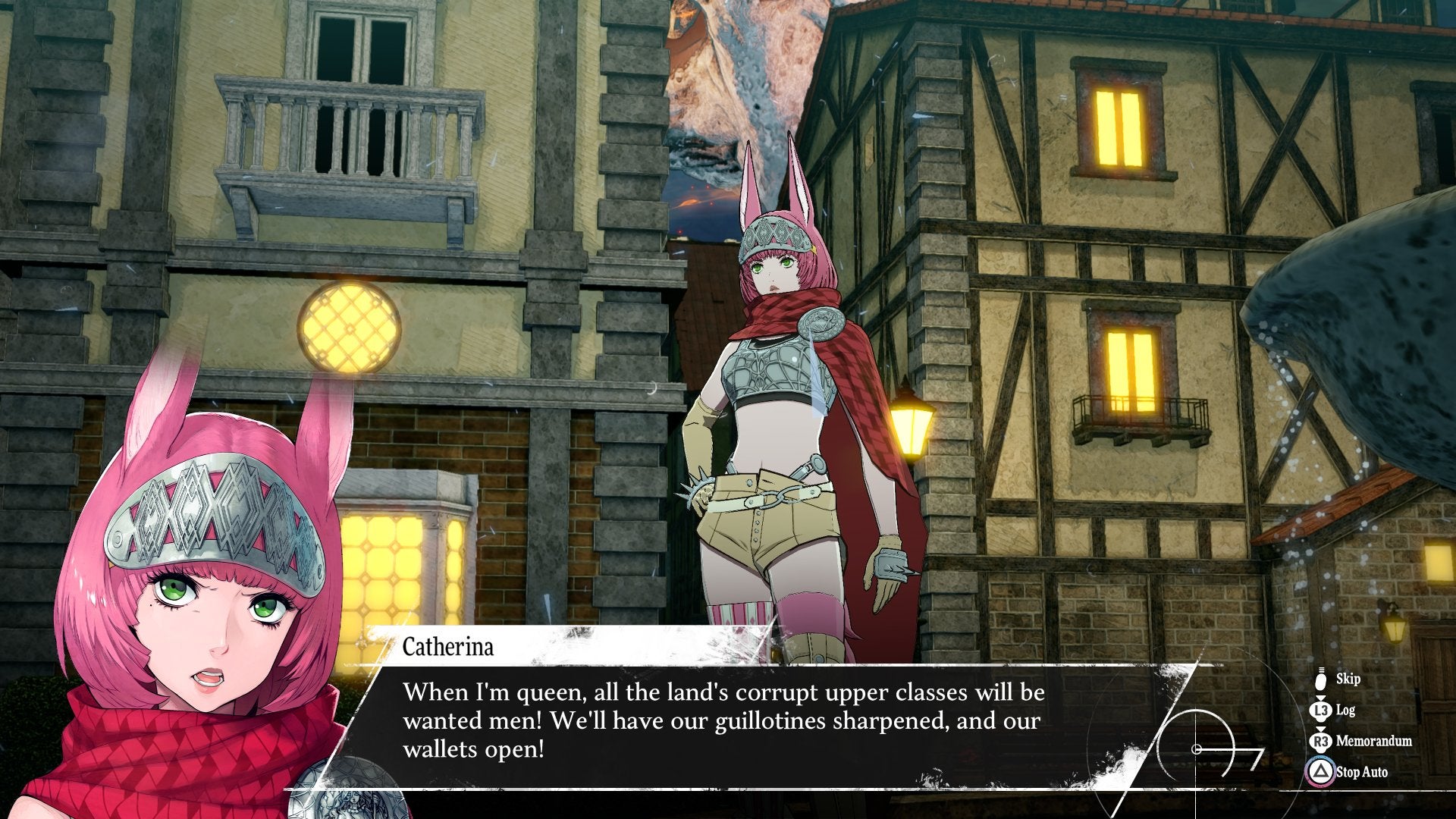Click the mouse icon next to Skip
The width and height of the screenshot is (1456, 819).
1320,678
